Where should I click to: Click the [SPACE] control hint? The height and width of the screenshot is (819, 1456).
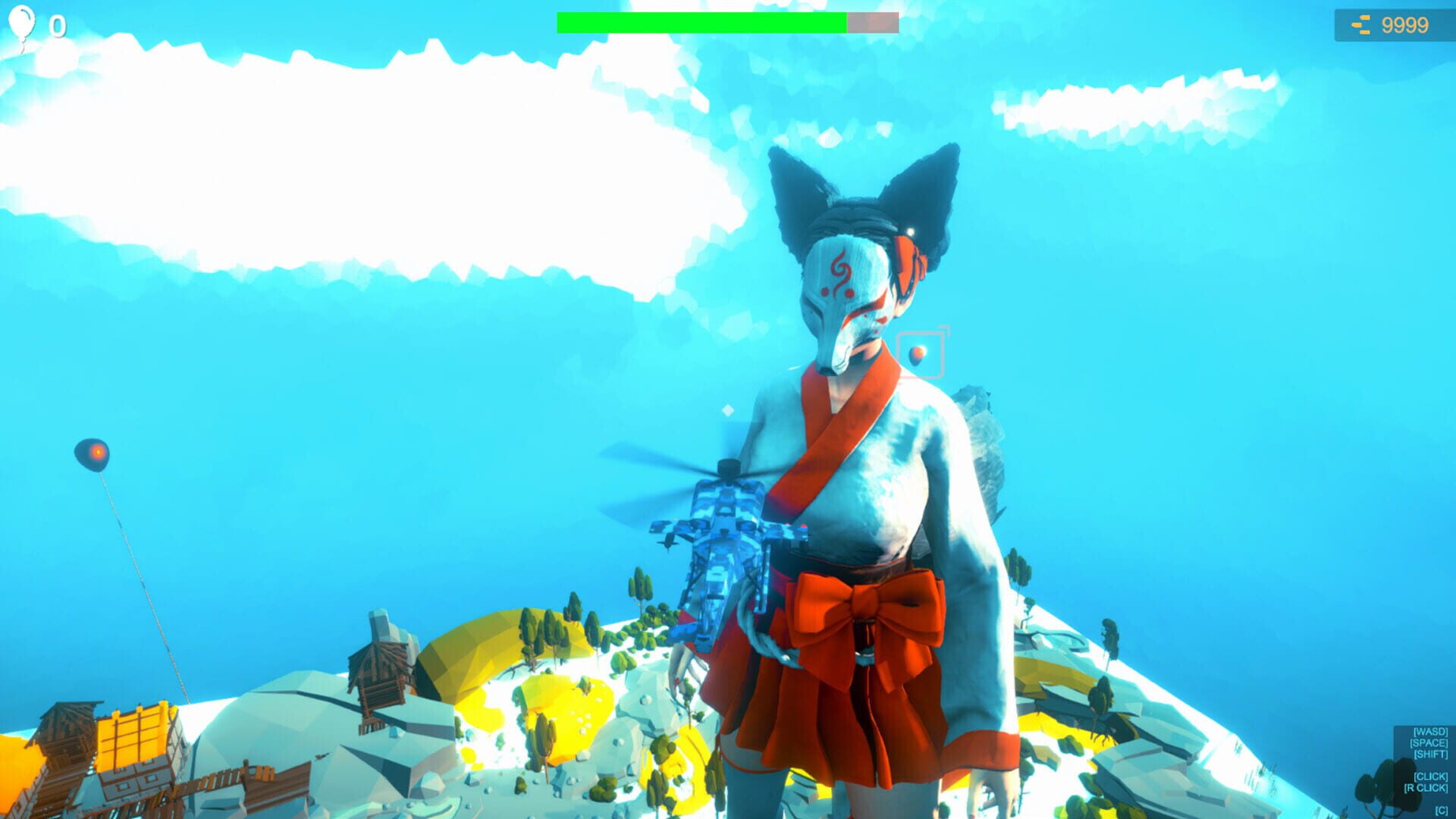pos(1429,742)
